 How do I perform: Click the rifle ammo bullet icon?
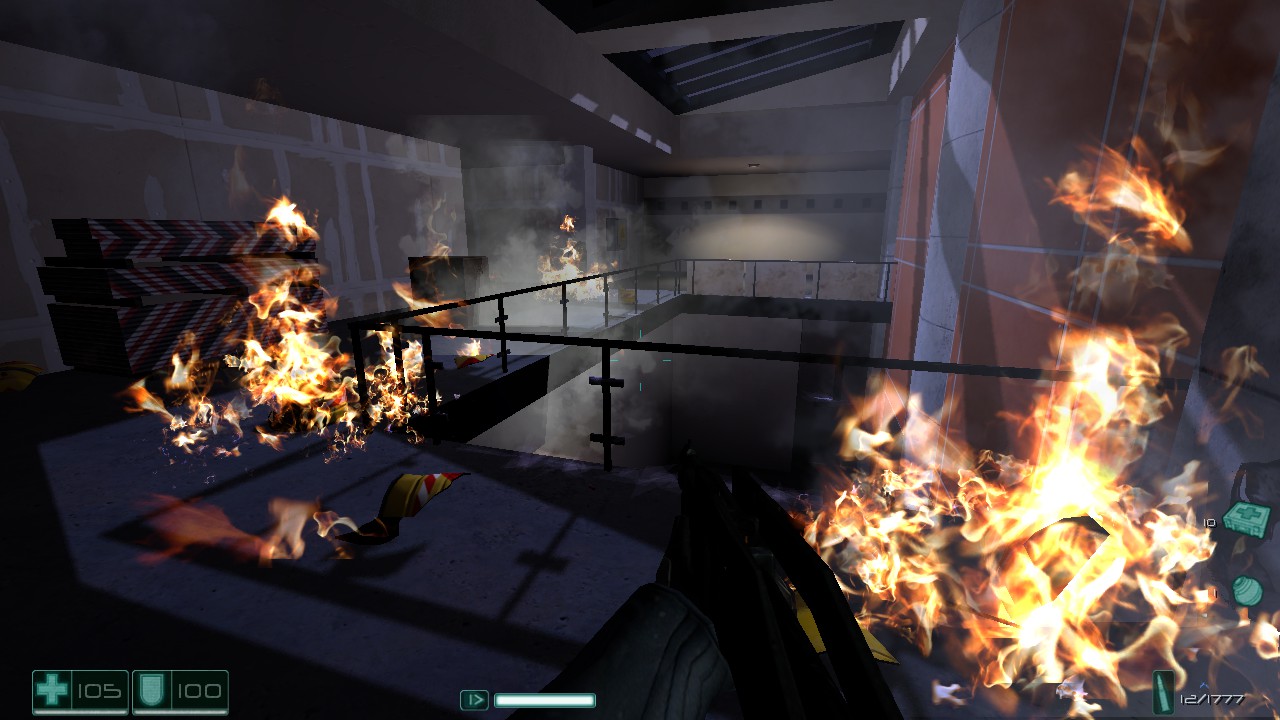[x=1163, y=692]
